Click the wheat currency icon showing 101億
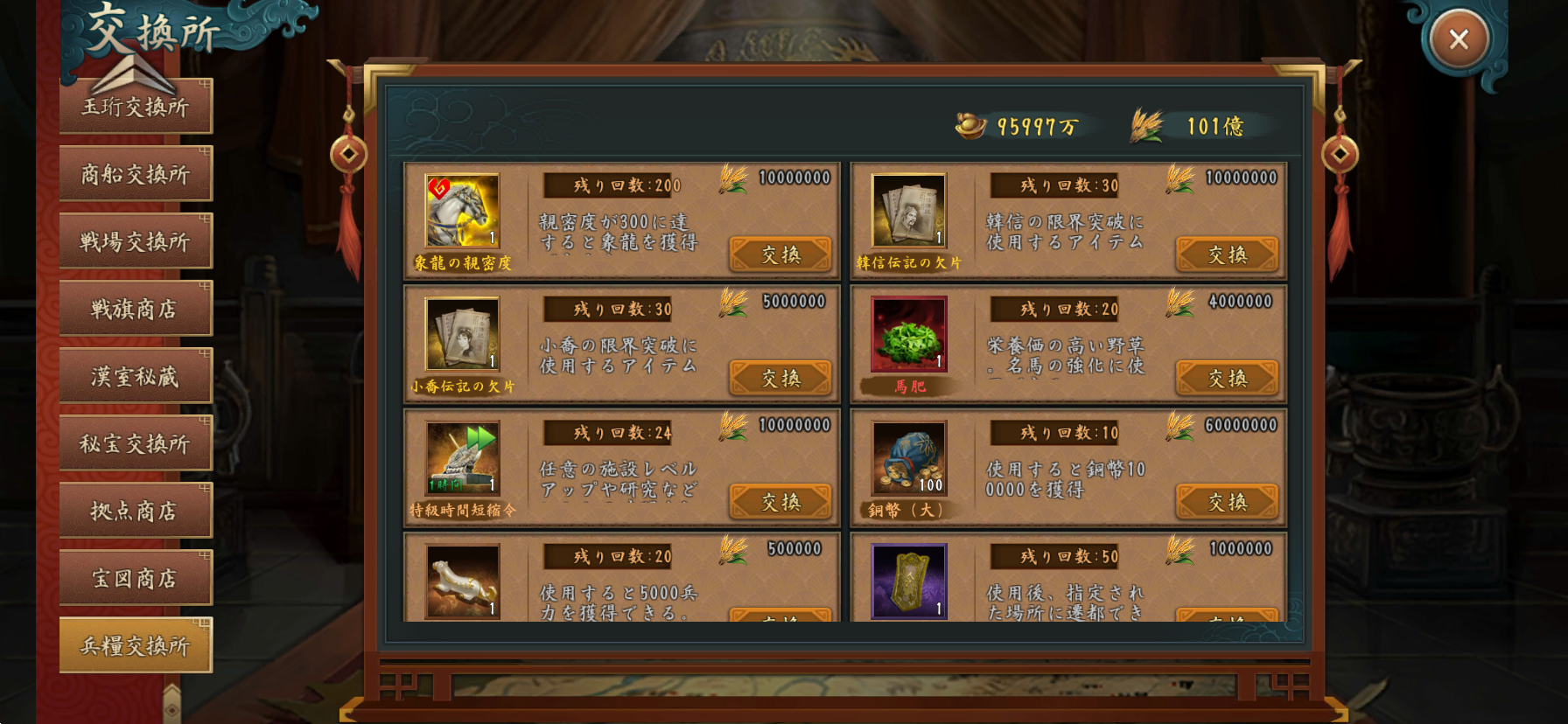 click(x=1146, y=125)
